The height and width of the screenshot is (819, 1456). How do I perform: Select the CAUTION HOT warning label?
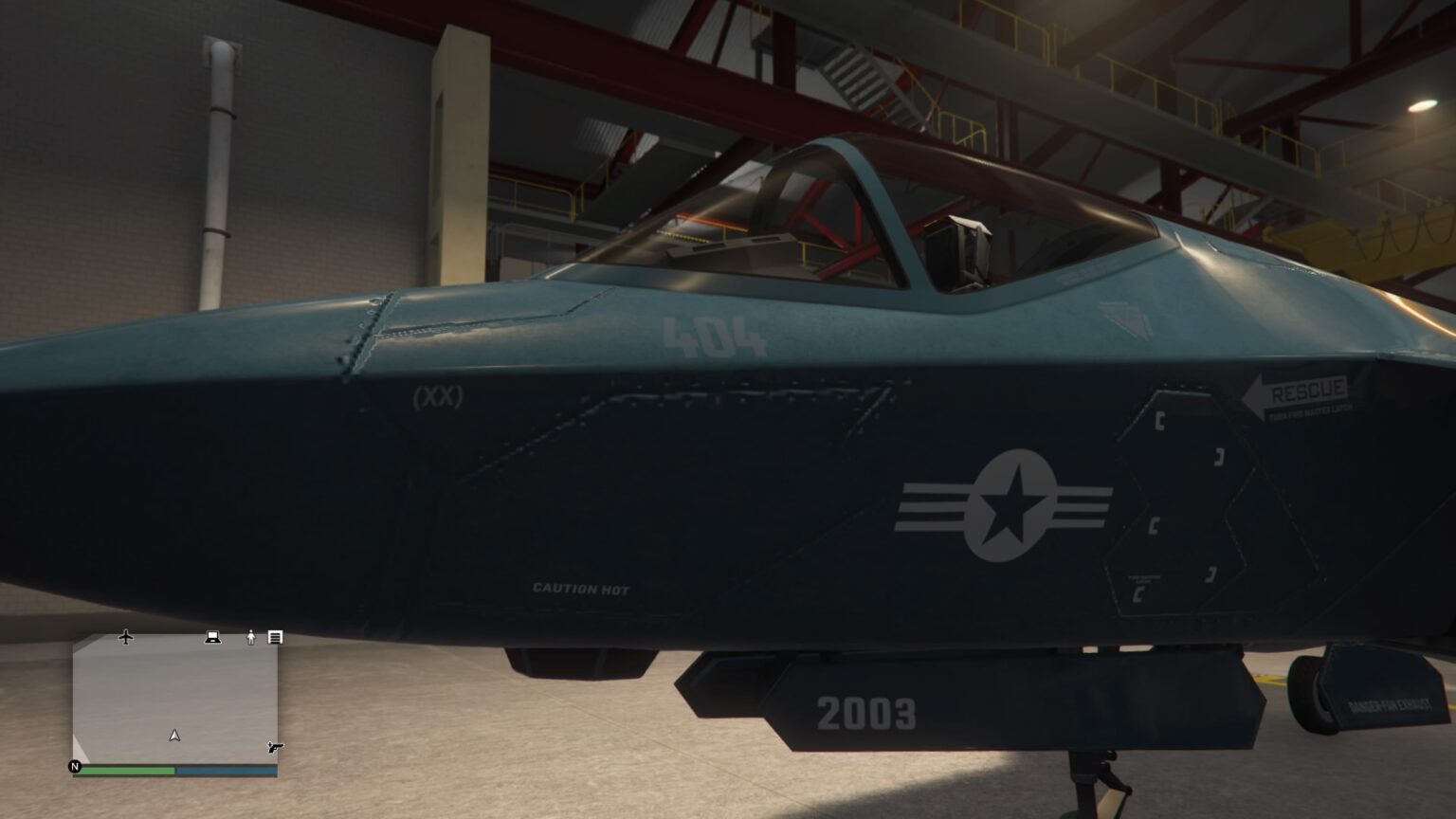[579, 589]
